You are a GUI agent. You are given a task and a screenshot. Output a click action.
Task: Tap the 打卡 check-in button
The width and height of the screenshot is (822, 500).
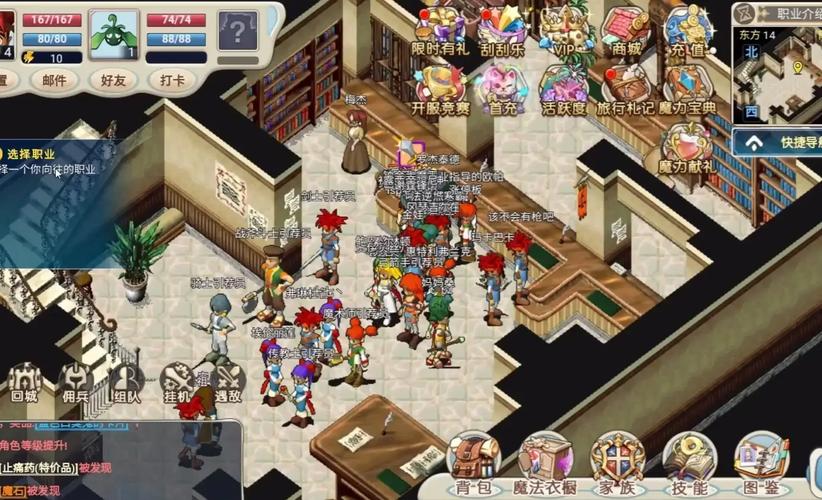pyautogui.click(x=172, y=81)
